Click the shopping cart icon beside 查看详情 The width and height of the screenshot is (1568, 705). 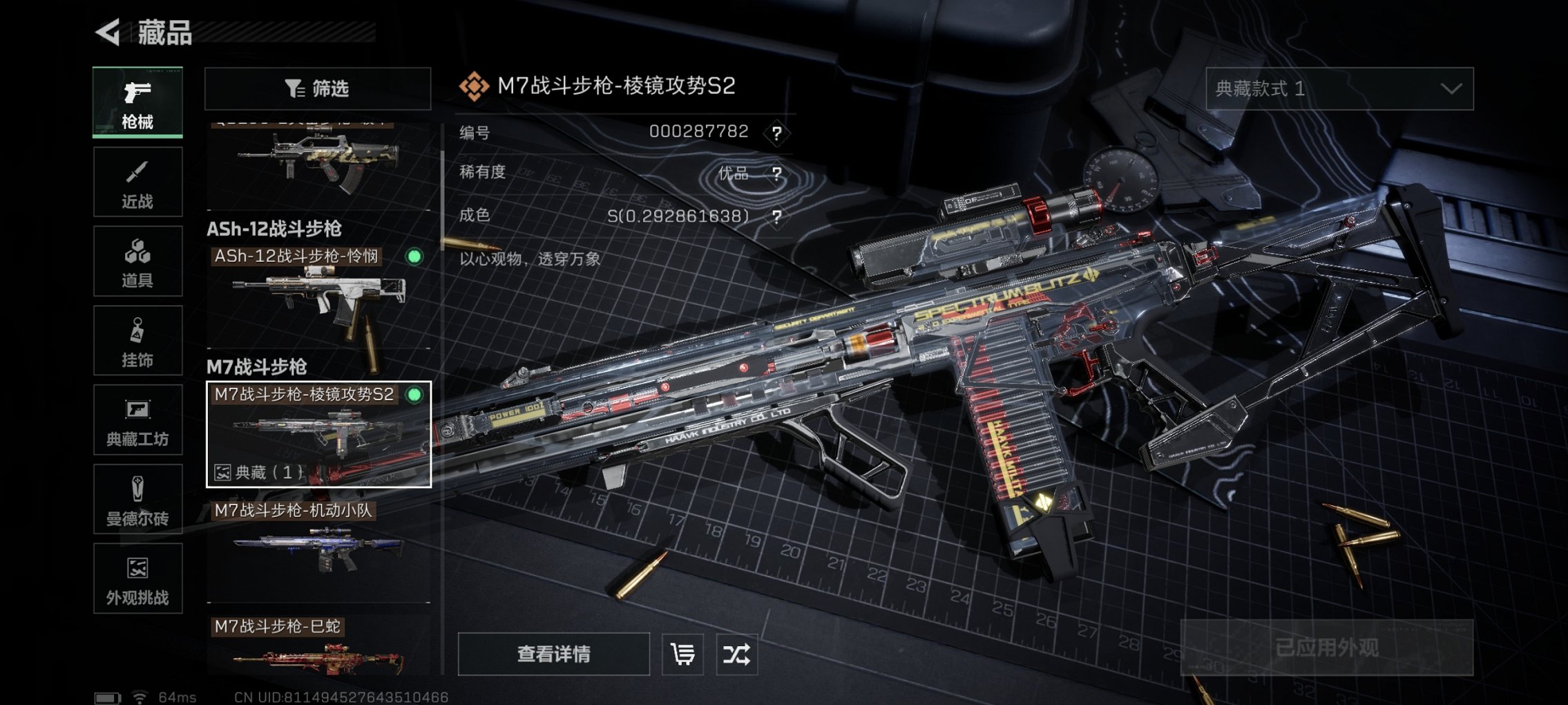(x=681, y=652)
